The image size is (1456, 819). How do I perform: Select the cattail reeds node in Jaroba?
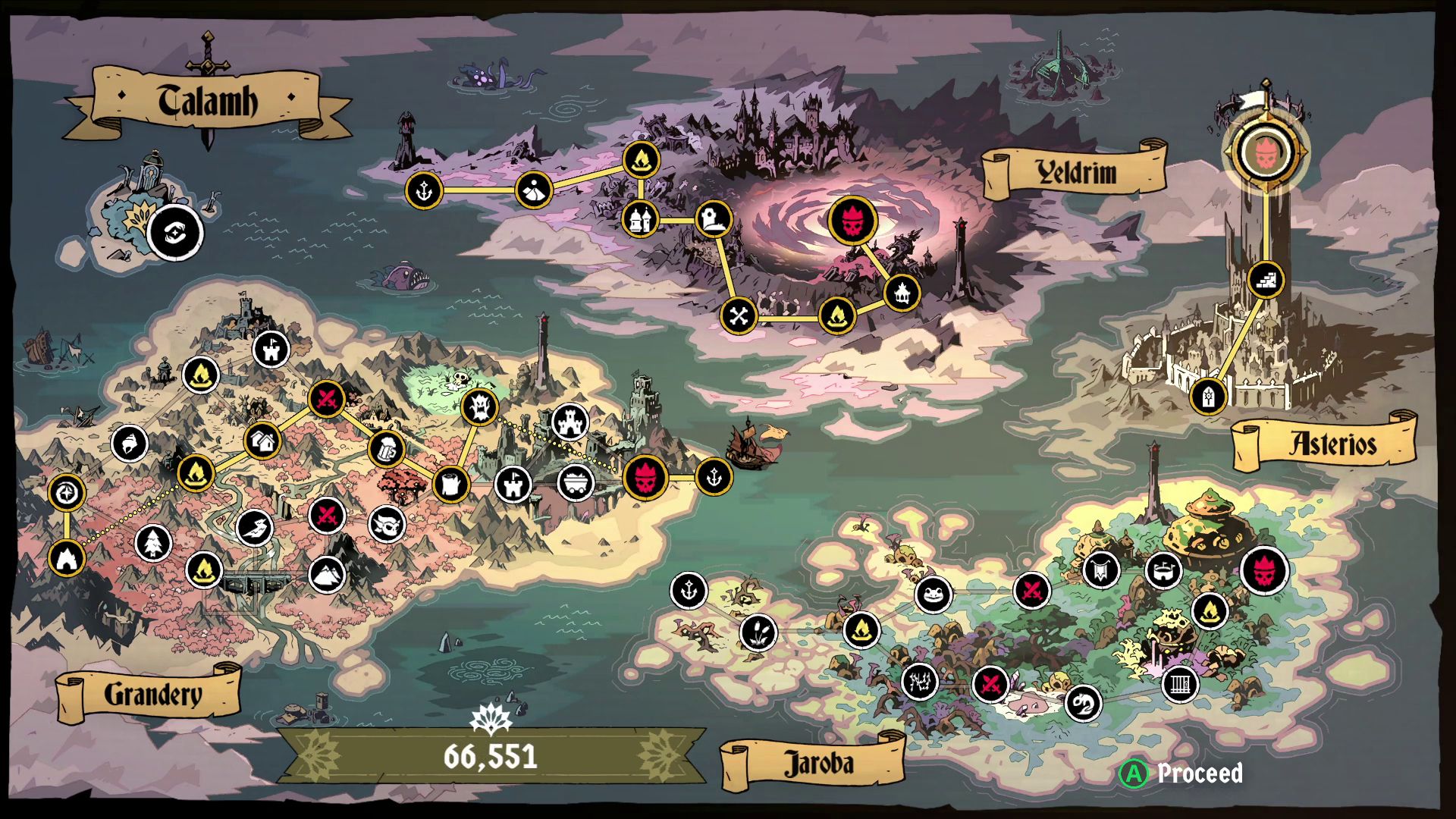(758, 631)
